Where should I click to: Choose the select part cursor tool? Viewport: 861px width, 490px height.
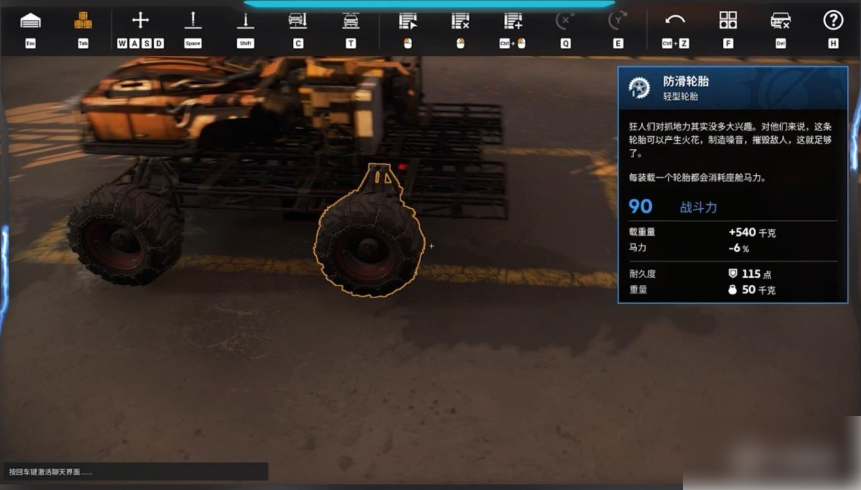click(x=407, y=21)
